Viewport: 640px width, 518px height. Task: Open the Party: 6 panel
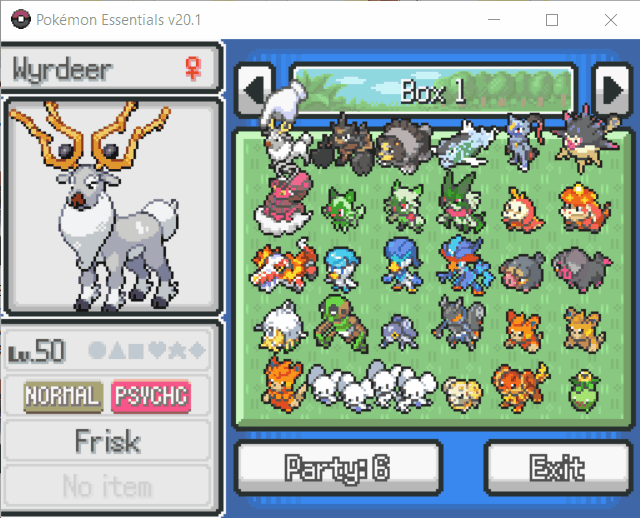pyautogui.click(x=338, y=468)
